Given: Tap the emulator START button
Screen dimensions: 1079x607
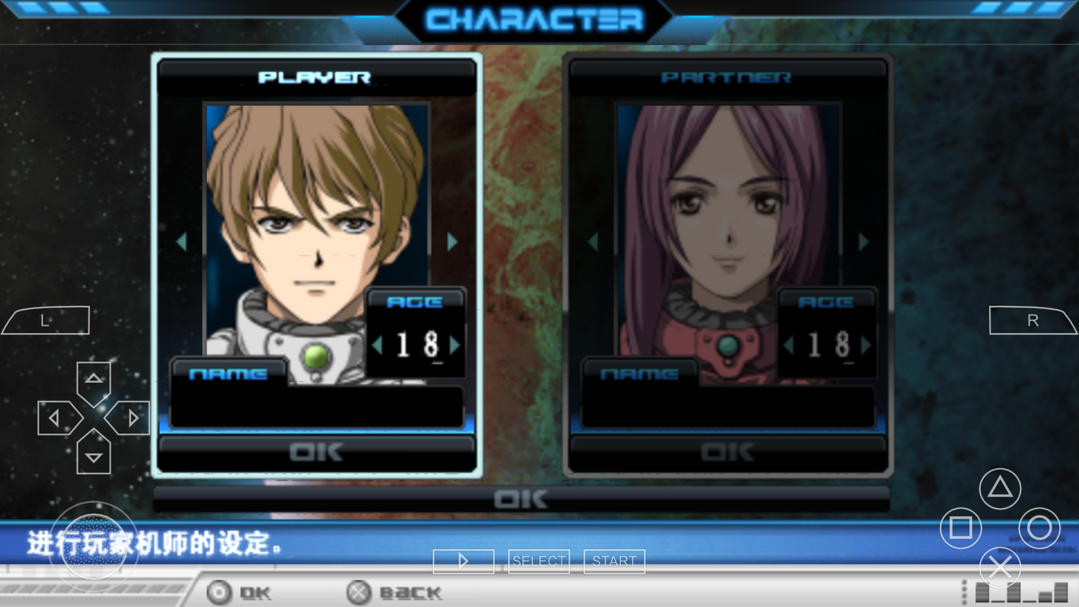Looking at the screenshot, I should click(x=614, y=561).
